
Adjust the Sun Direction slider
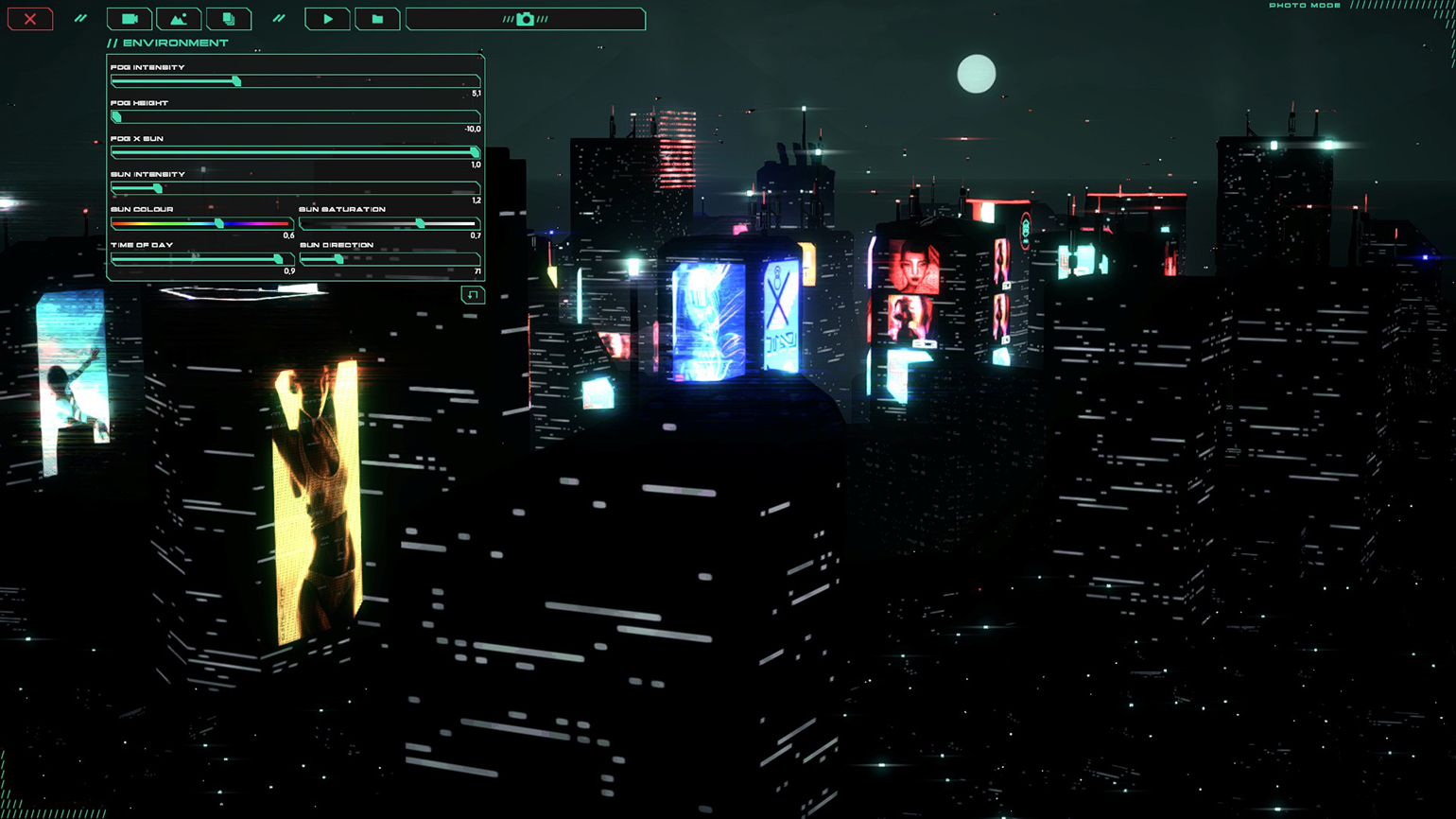click(338, 258)
